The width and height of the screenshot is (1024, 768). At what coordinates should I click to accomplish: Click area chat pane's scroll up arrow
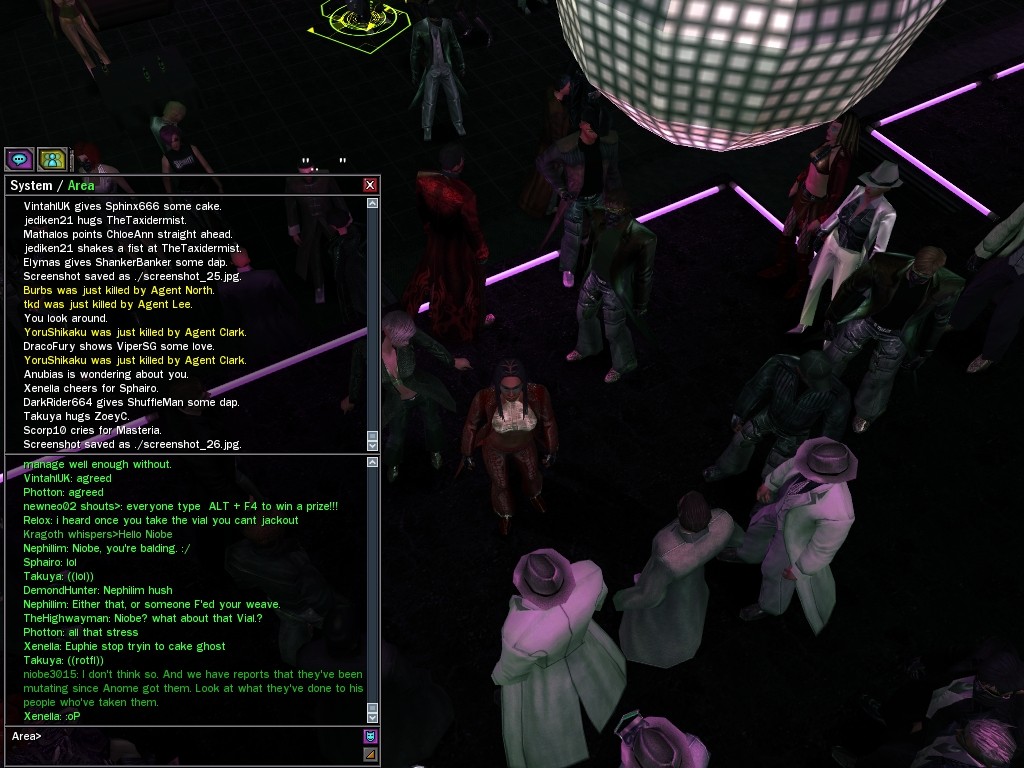(373, 463)
